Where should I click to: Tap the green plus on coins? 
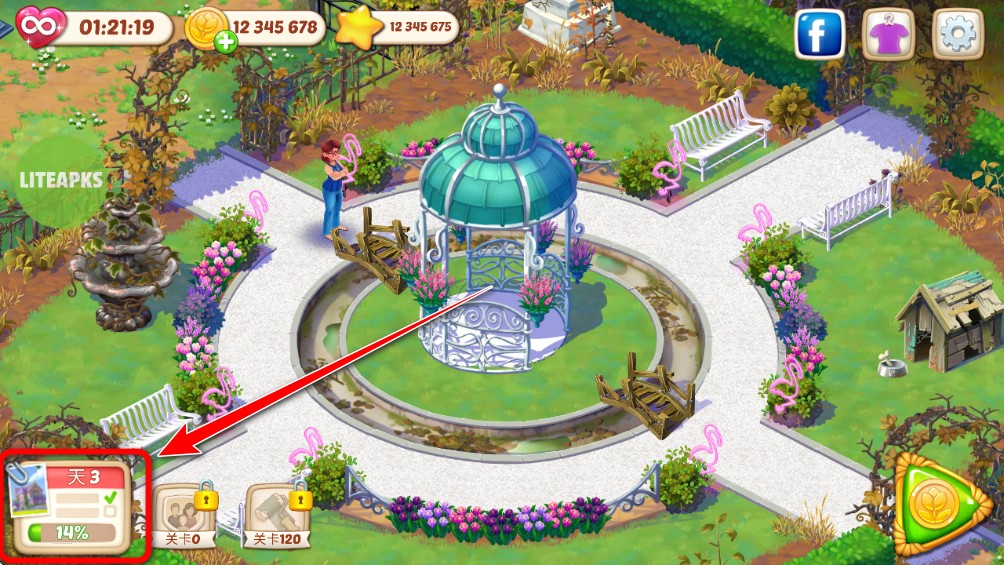pyautogui.click(x=224, y=42)
